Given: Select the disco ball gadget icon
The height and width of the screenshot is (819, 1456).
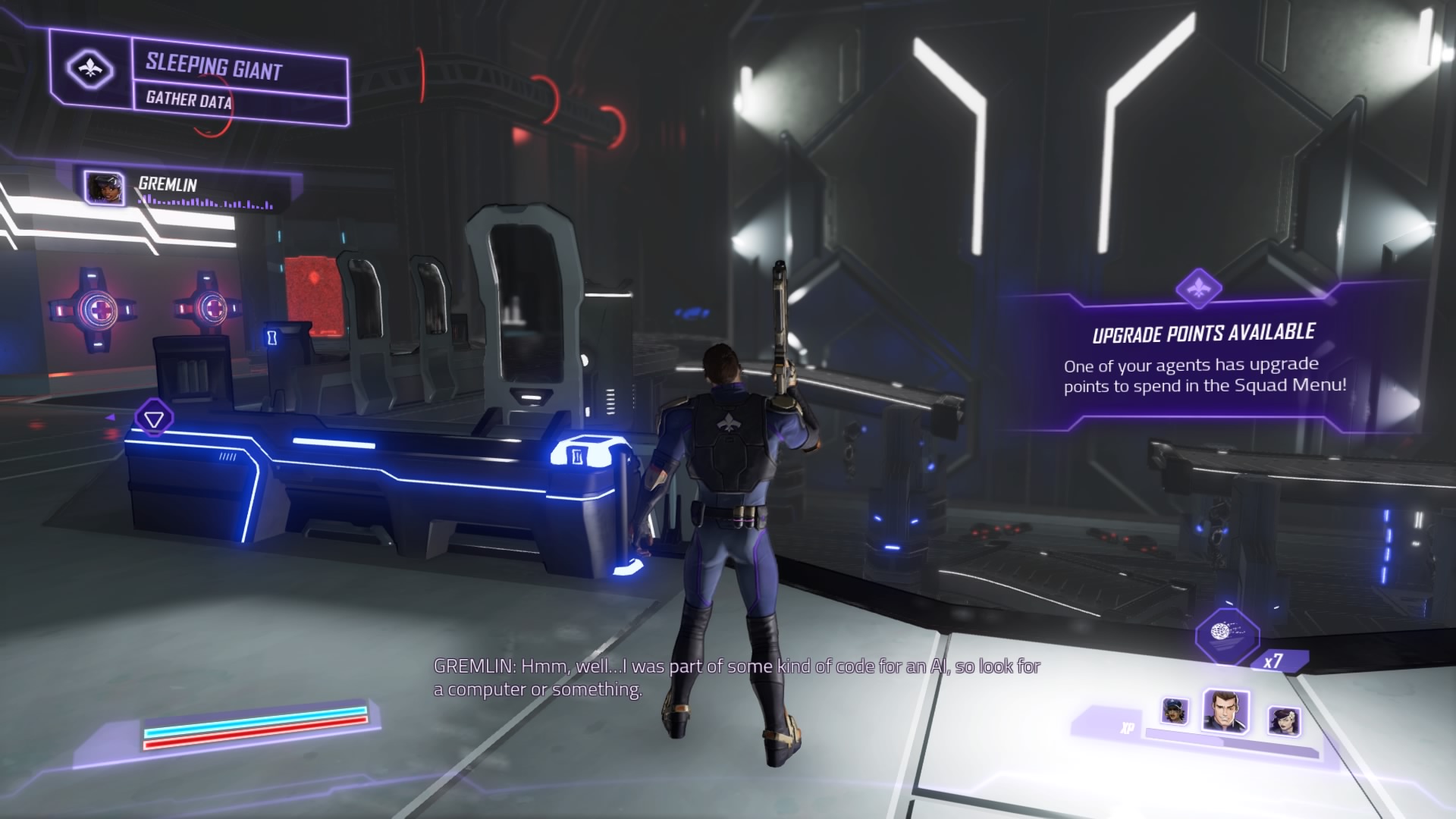Looking at the screenshot, I should click(1226, 635).
